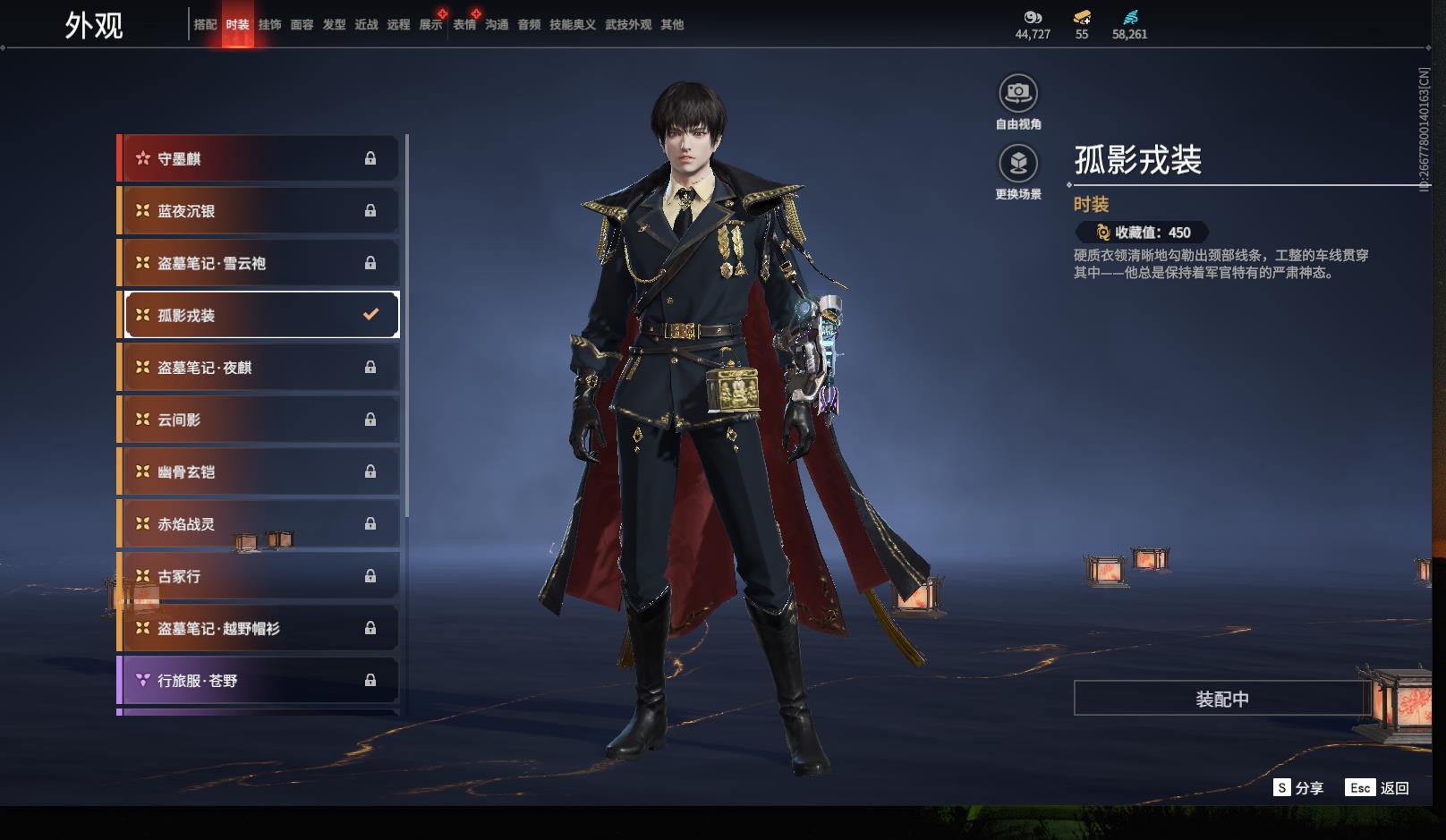Activate the 自由视角 free camera icon
The height and width of the screenshot is (840, 1446).
pyautogui.click(x=1018, y=93)
